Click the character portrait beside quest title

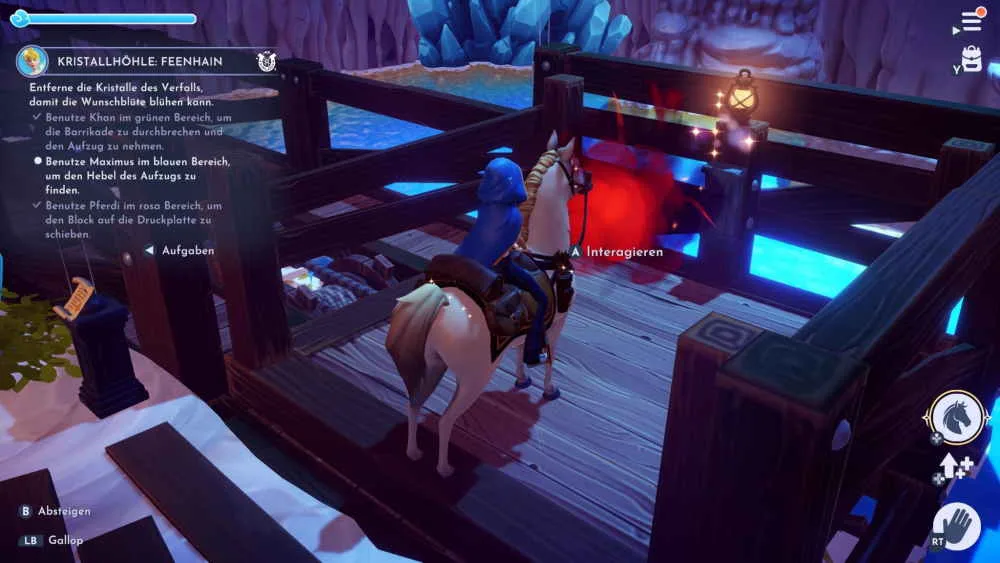pyautogui.click(x=32, y=61)
